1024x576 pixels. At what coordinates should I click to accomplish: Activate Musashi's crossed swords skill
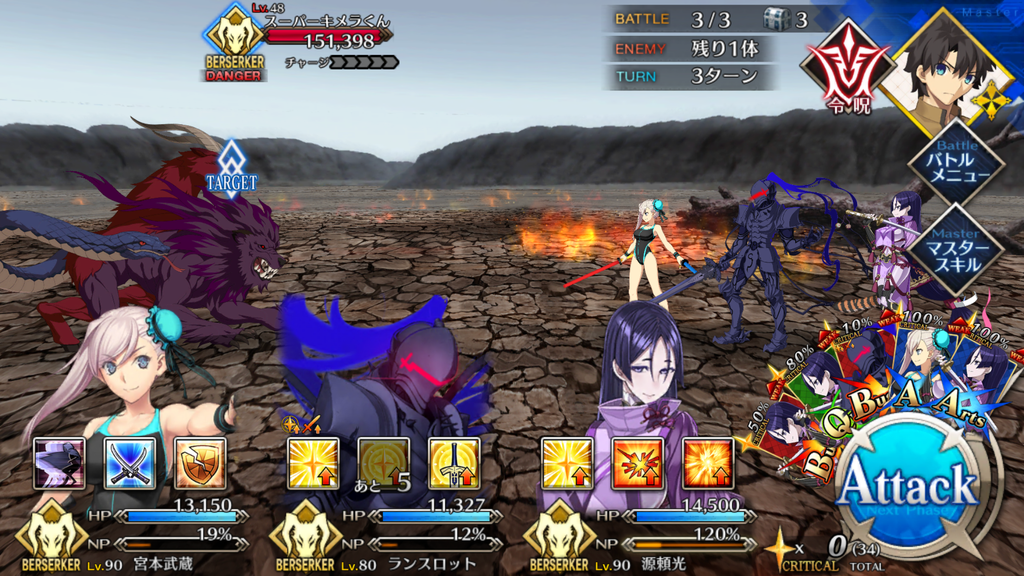128,463
